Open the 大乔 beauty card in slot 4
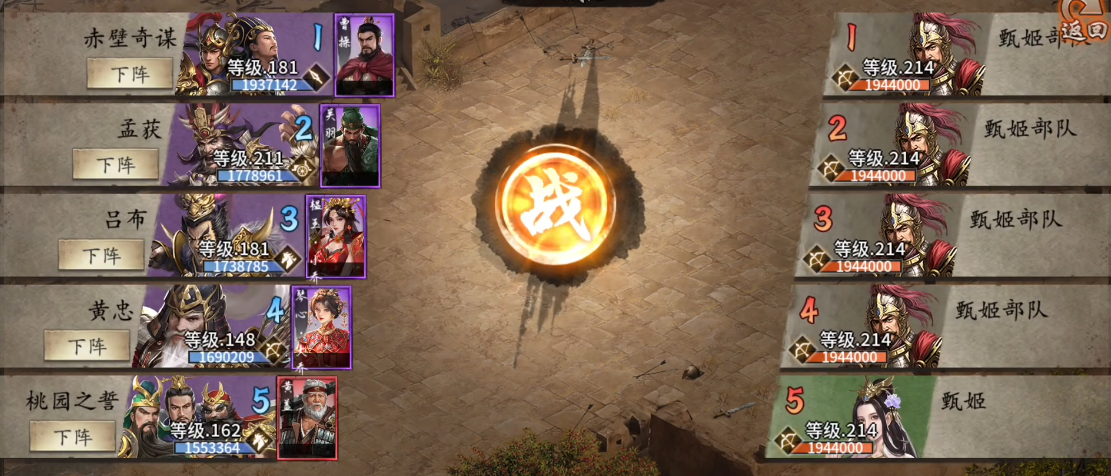 [x=321, y=327]
